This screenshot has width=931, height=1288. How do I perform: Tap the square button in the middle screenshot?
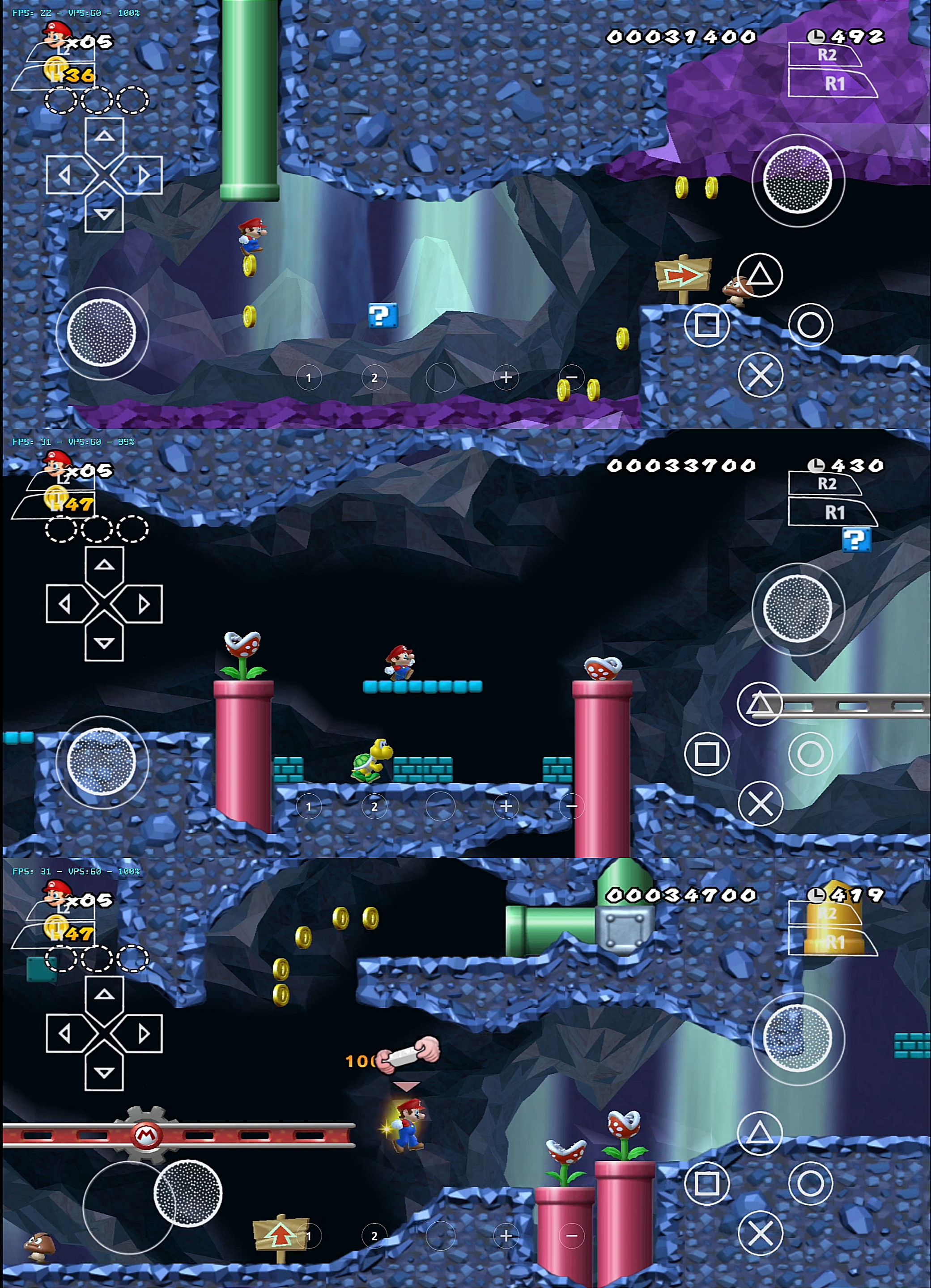pos(706,754)
